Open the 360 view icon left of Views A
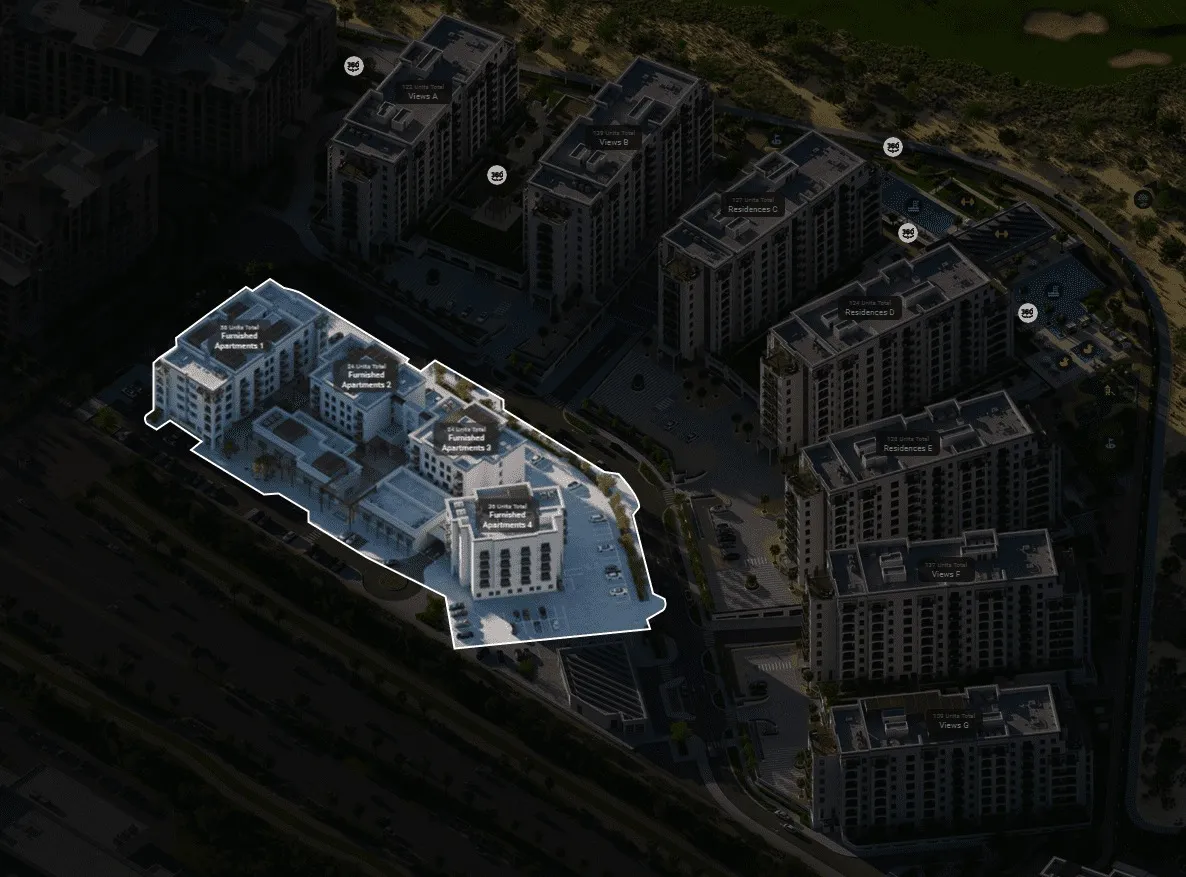Image resolution: width=1186 pixels, height=877 pixels. pyautogui.click(x=353, y=66)
